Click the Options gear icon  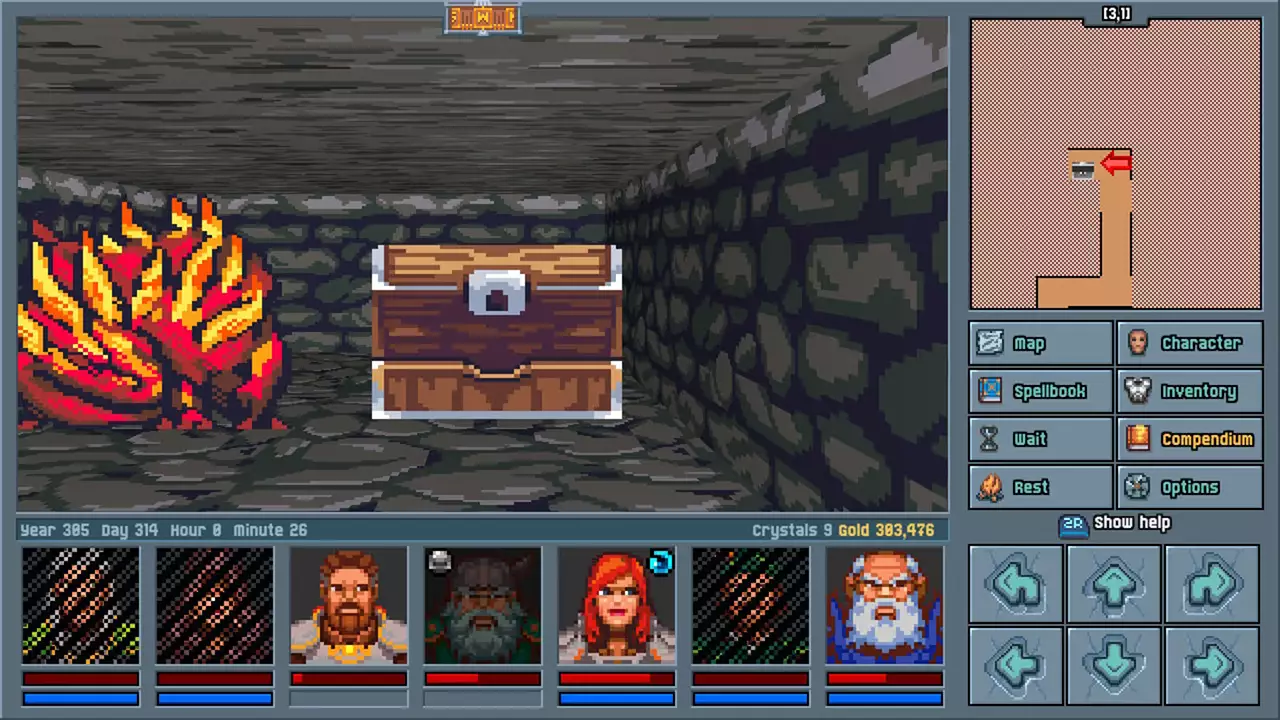(1138, 487)
